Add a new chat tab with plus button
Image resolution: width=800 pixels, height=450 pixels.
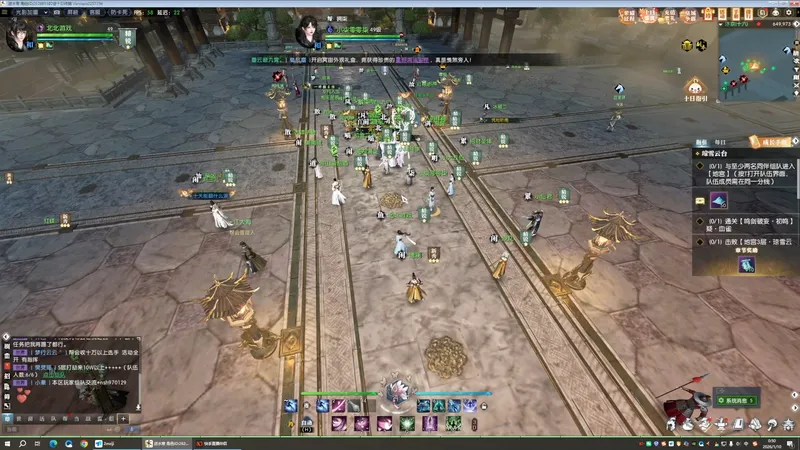tap(123, 417)
